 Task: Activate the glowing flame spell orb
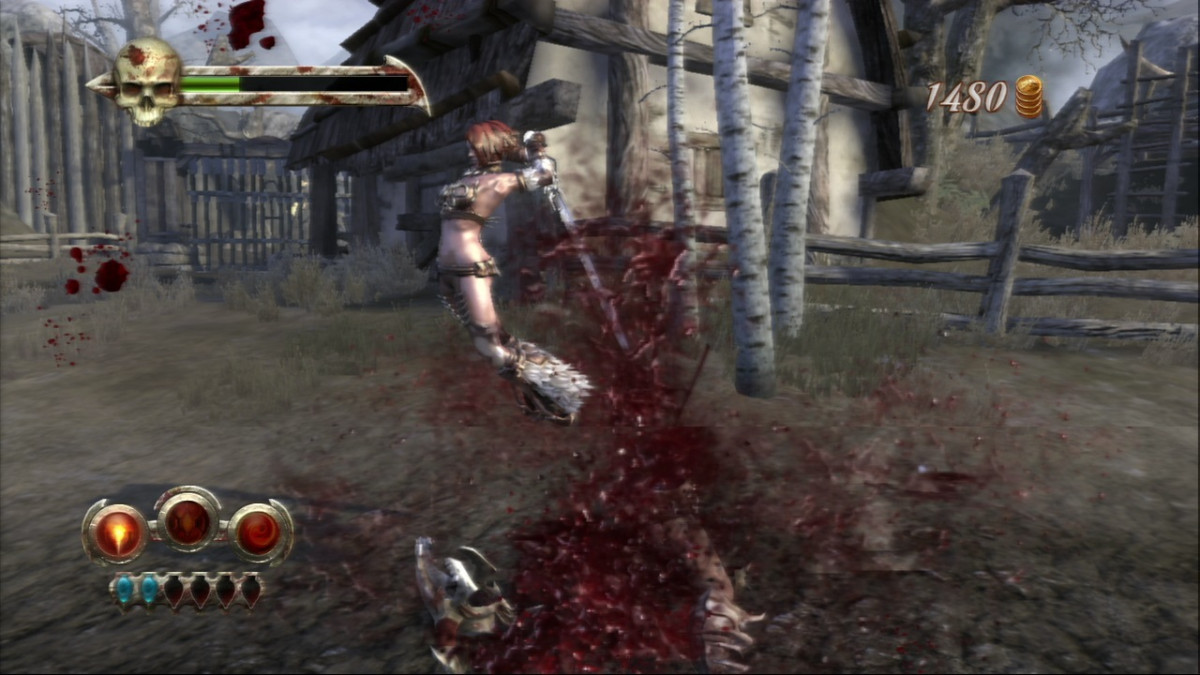116,533
